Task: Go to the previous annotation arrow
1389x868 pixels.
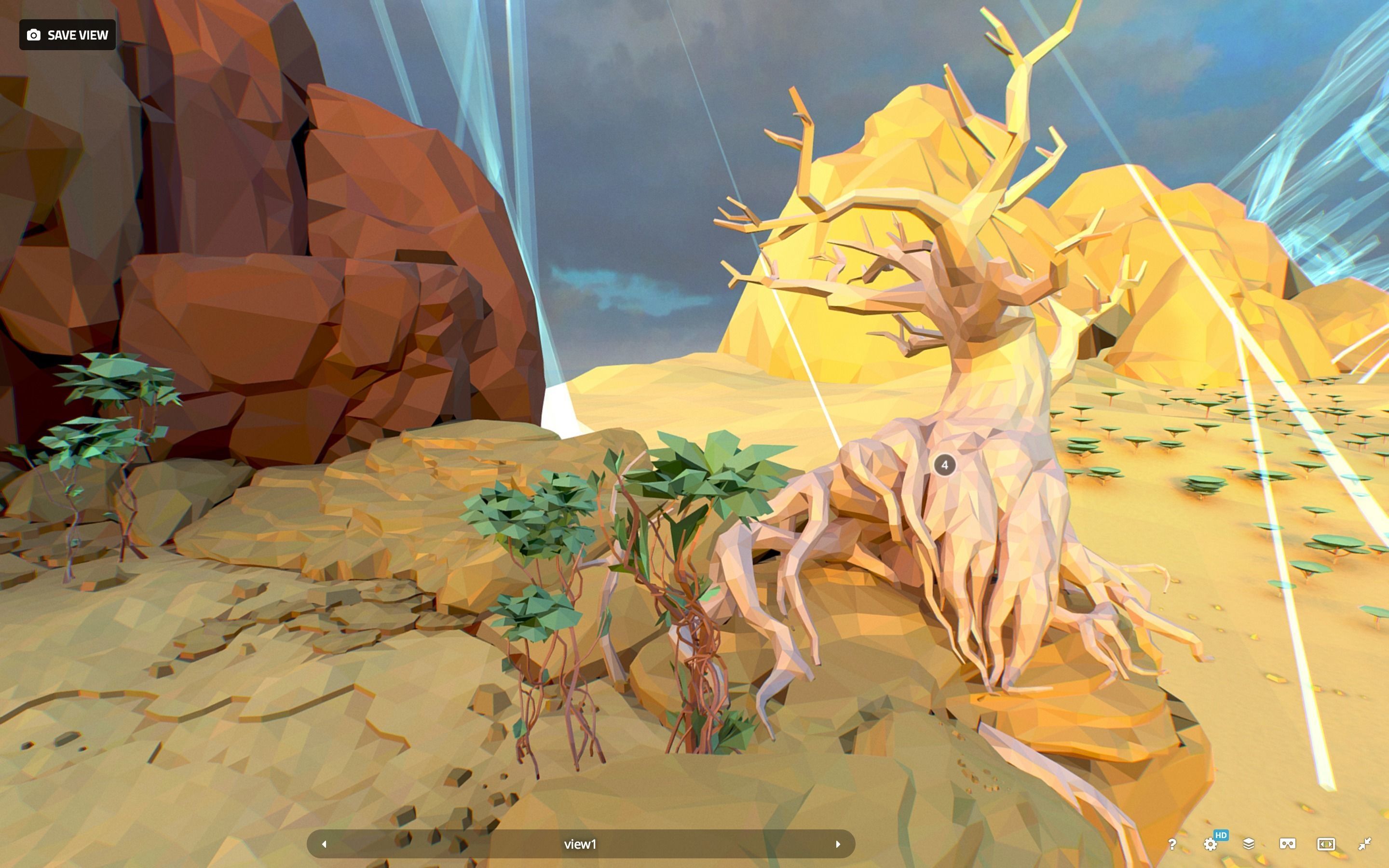Action: tap(324, 844)
